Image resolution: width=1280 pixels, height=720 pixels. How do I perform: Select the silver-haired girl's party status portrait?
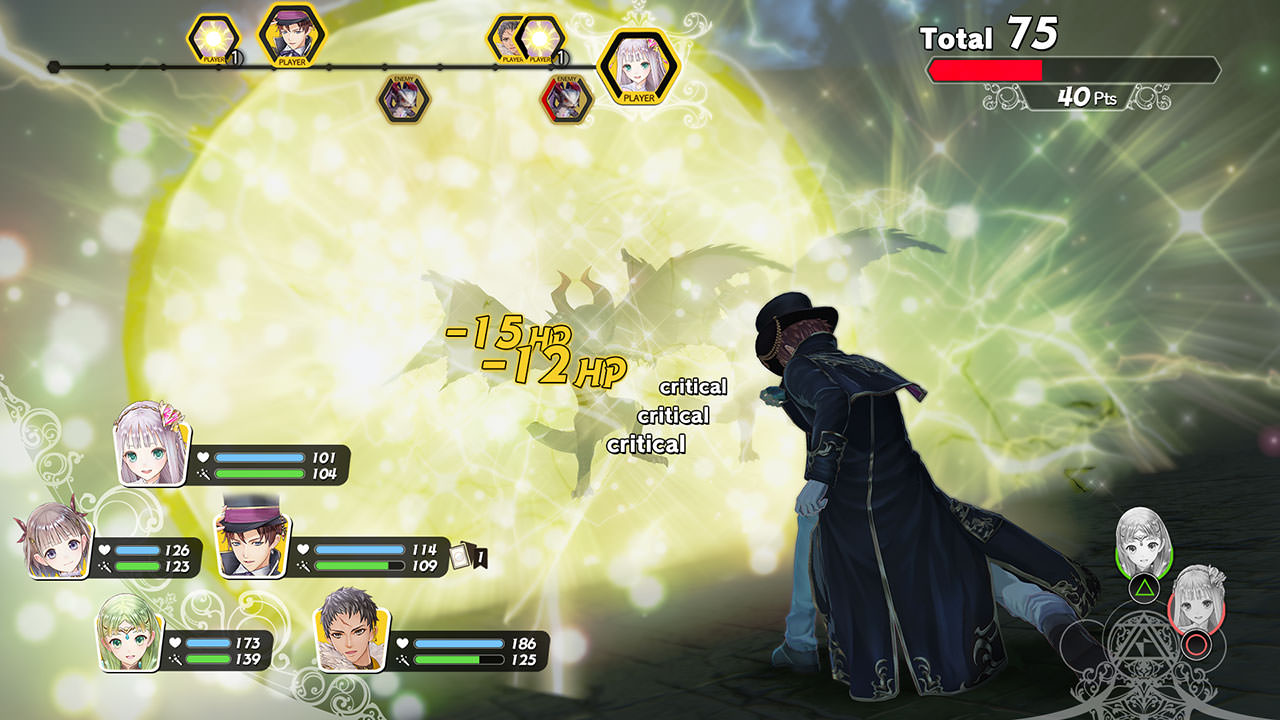point(154,443)
